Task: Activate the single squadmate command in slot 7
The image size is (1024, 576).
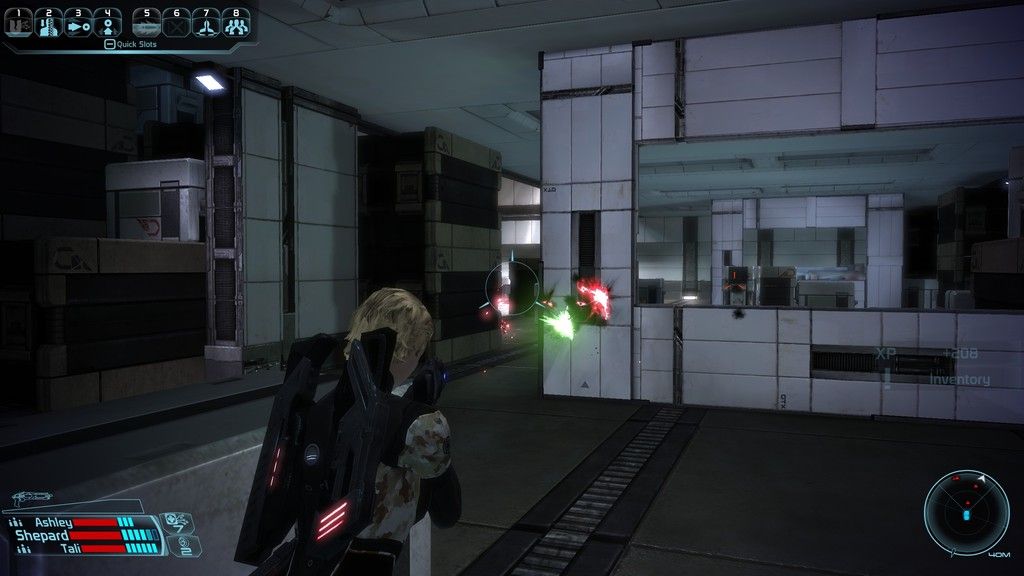Action: 206,23
